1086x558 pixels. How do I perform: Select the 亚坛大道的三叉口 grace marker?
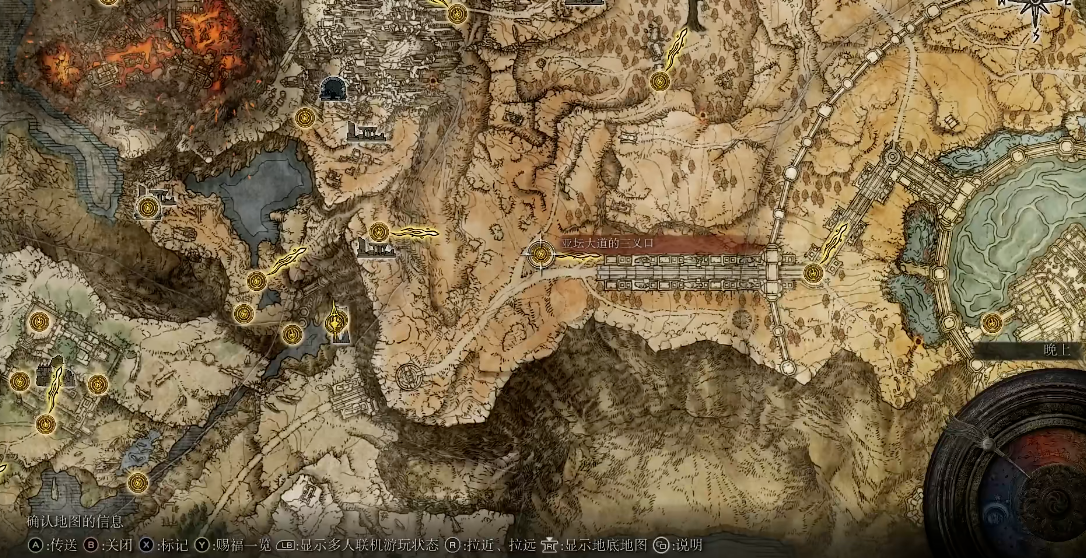(x=541, y=255)
